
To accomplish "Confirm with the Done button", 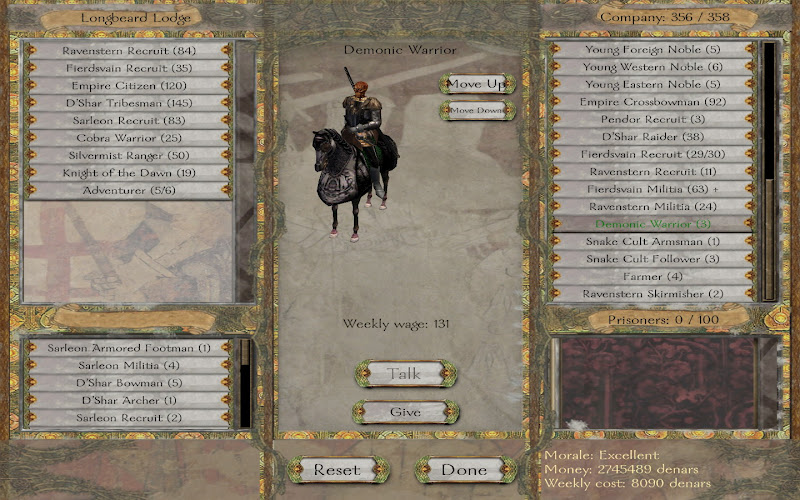I will pyautogui.click(x=464, y=469).
